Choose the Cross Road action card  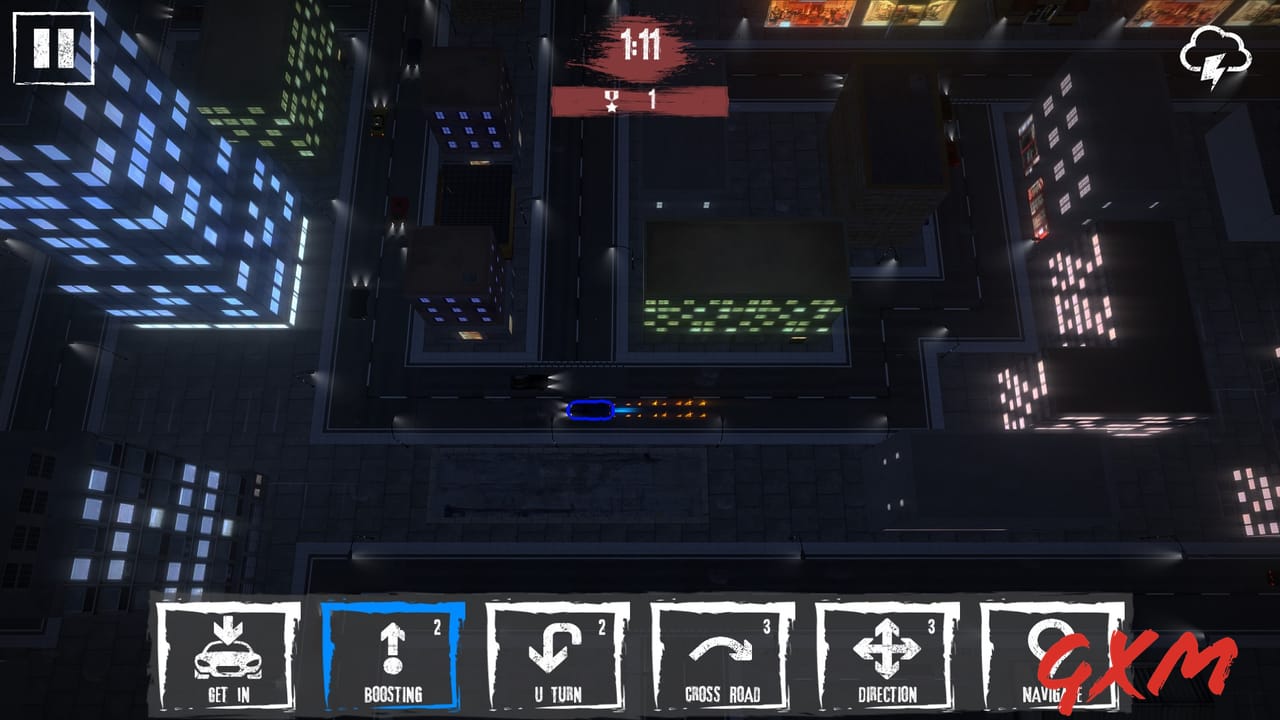click(725, 655)
